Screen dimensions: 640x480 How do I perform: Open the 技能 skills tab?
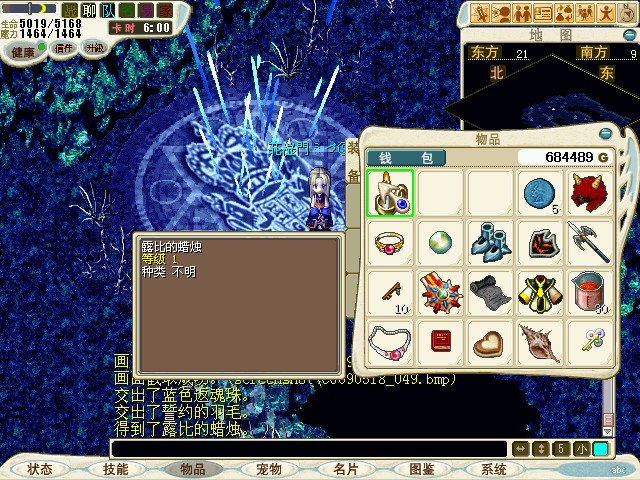coord(115,469)
